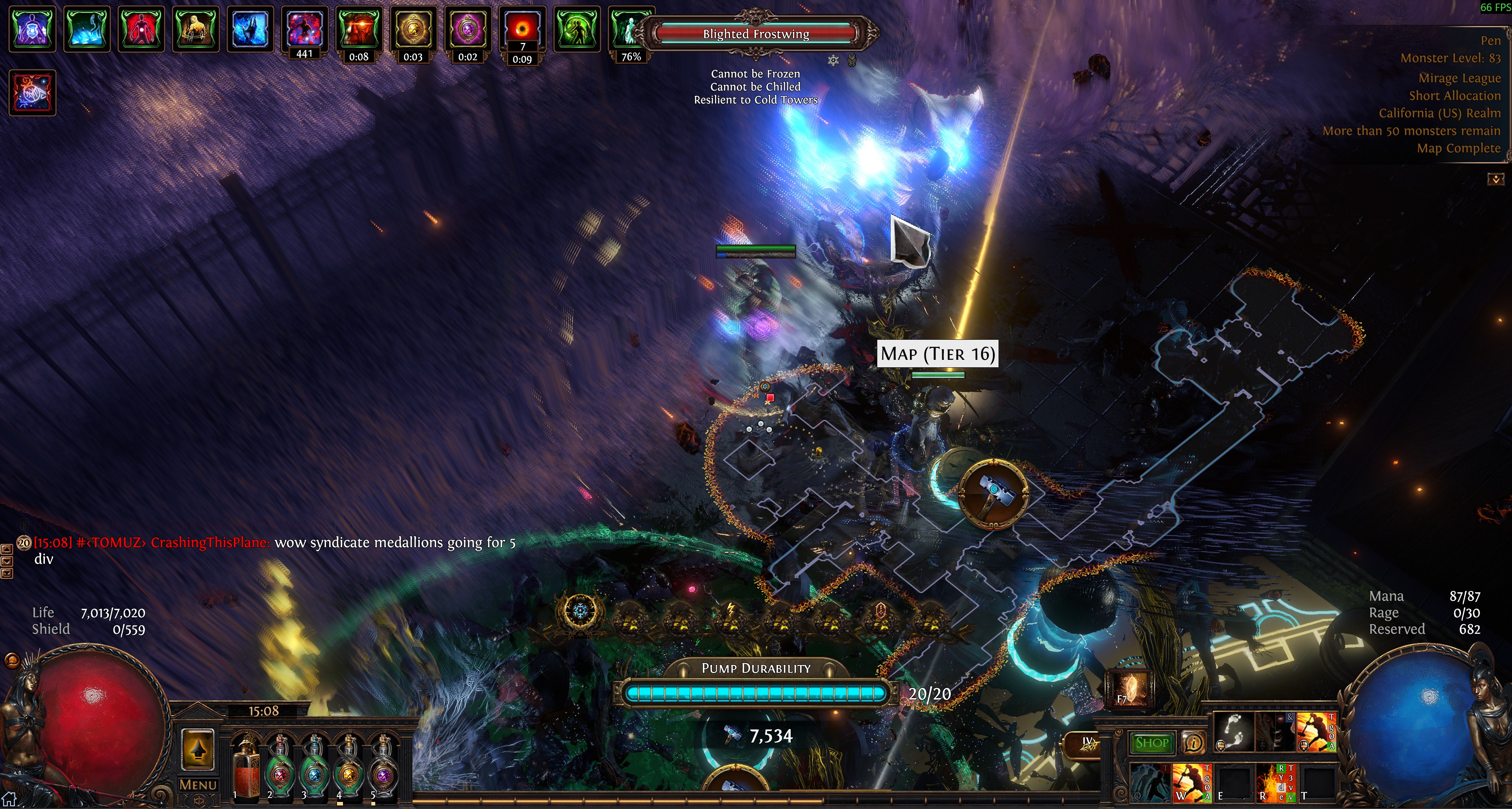1512x809 pixels.
Task: Expand the arrow under the map info
Action: click(1495, 179)
